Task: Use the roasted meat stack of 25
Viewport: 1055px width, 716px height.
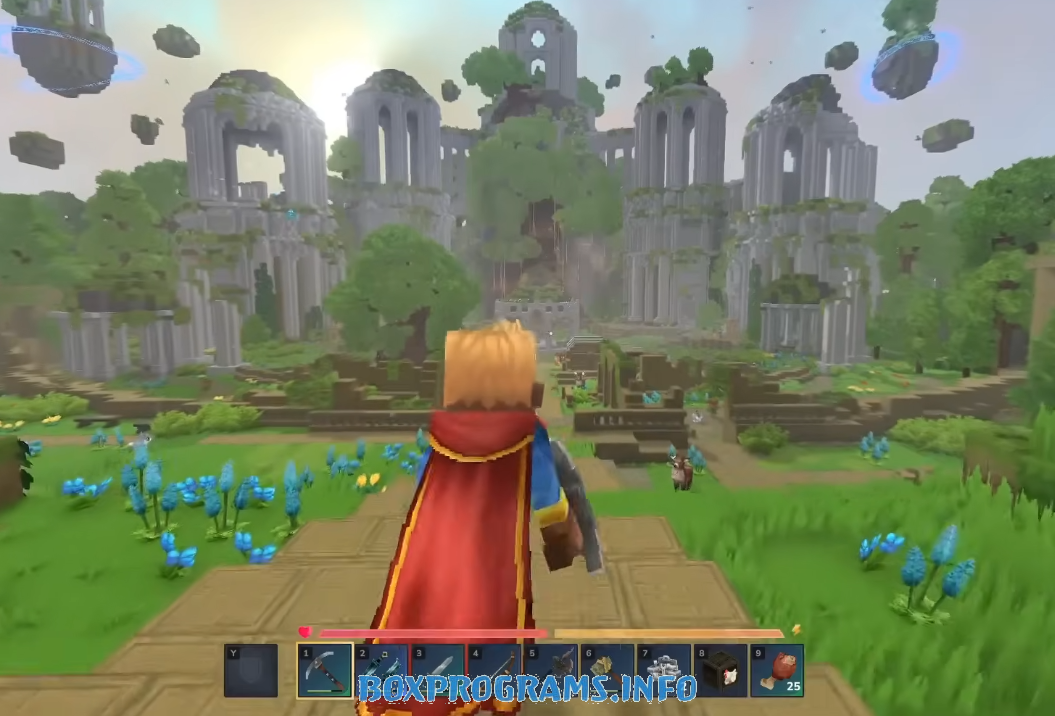Action: [x=777, y=670]
